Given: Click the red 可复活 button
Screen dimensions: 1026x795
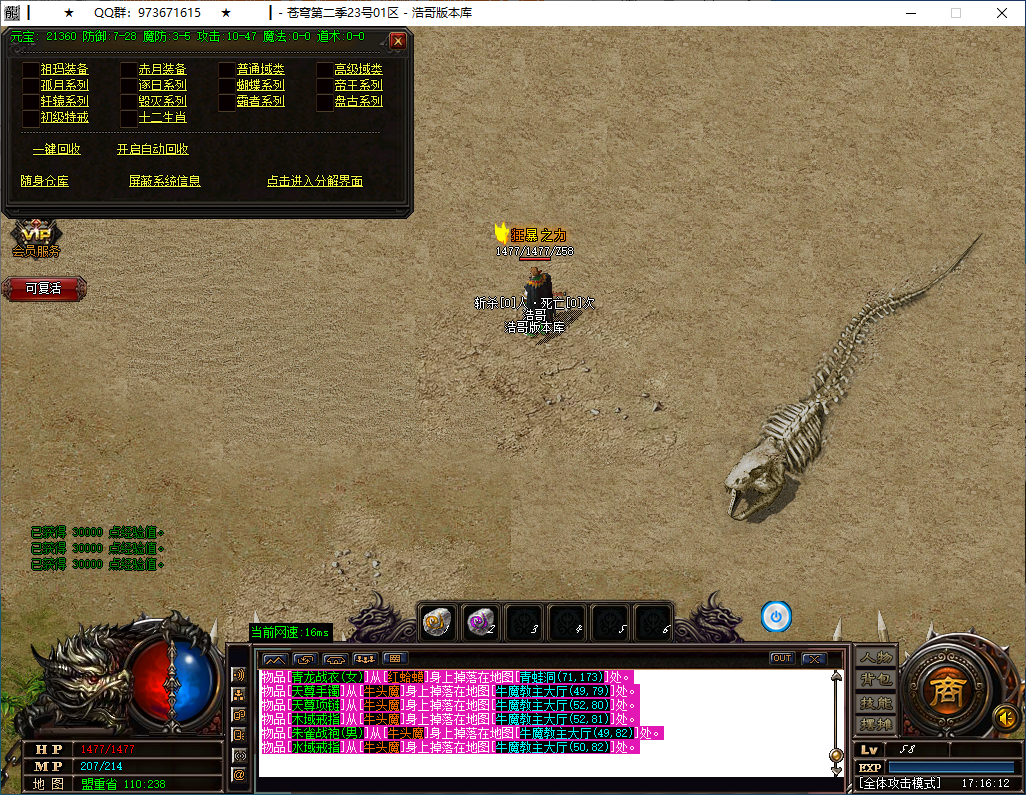Looking at the screenshot, I should point(44,289).
